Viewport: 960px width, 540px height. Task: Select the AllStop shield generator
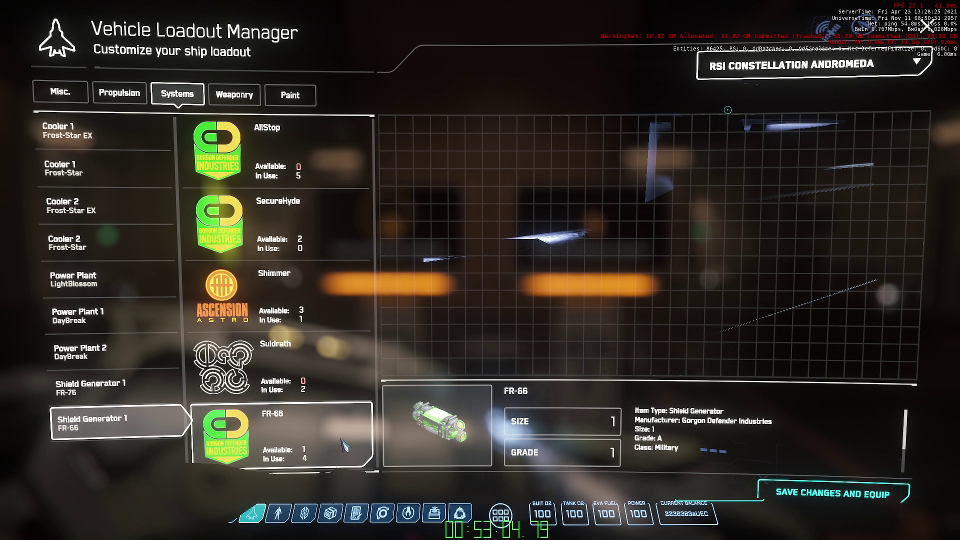[x=274, y=150]
